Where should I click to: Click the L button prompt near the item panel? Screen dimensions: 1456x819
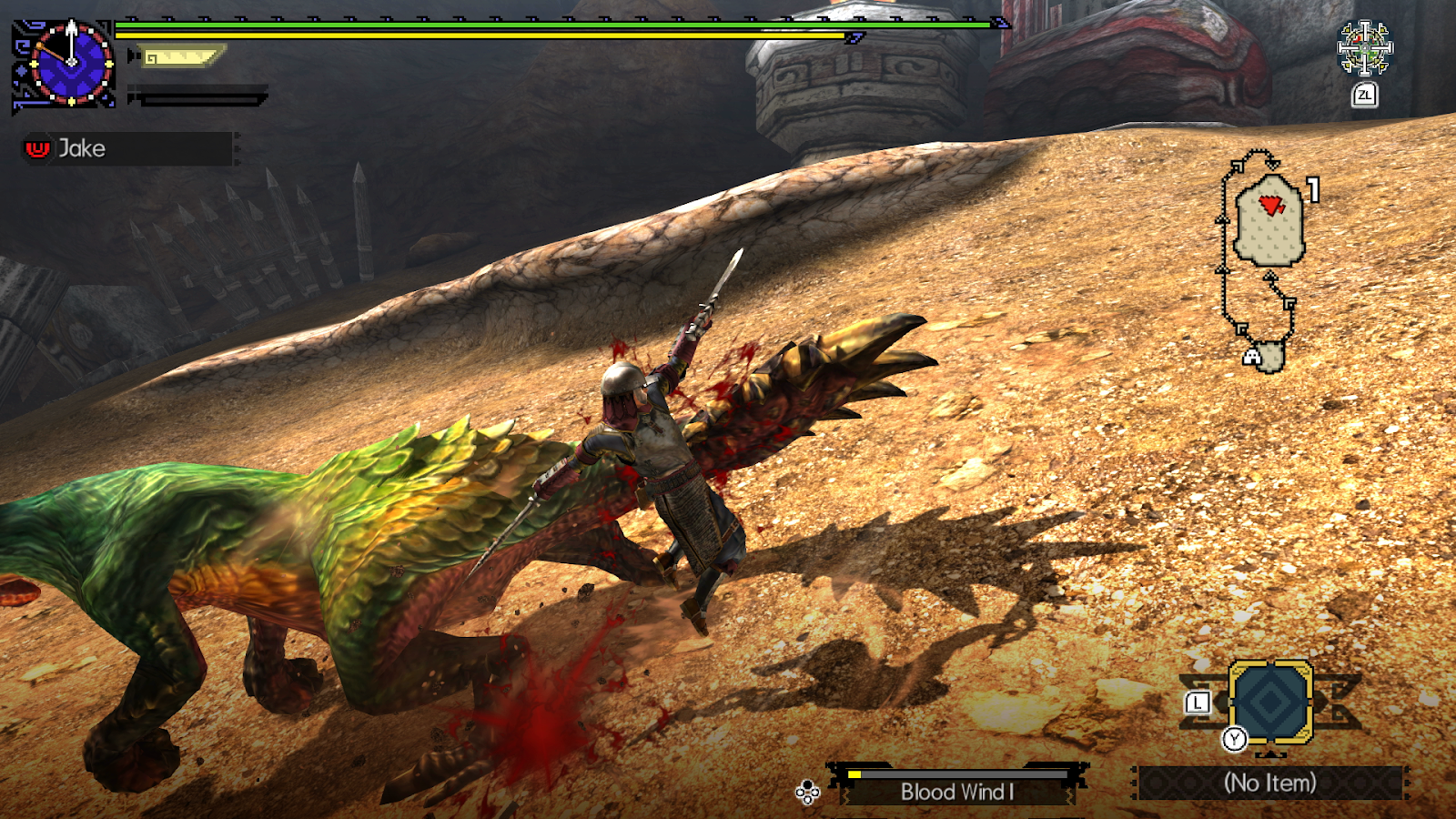click(1197, 702)
